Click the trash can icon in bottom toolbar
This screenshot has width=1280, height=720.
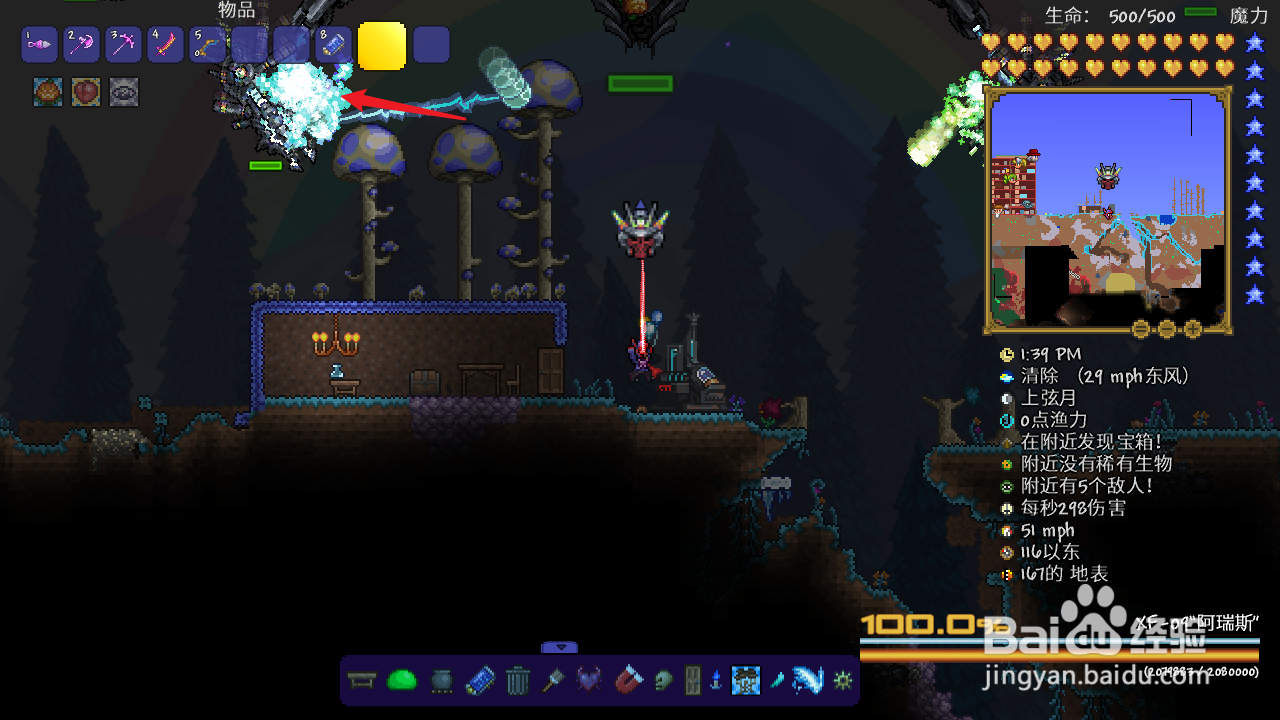click(517, 682)
